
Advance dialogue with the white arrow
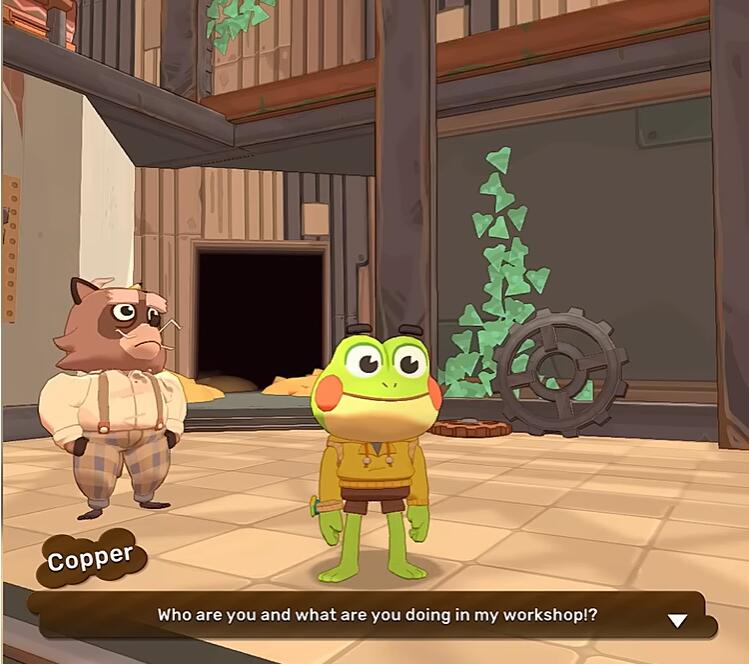point(677,620)
